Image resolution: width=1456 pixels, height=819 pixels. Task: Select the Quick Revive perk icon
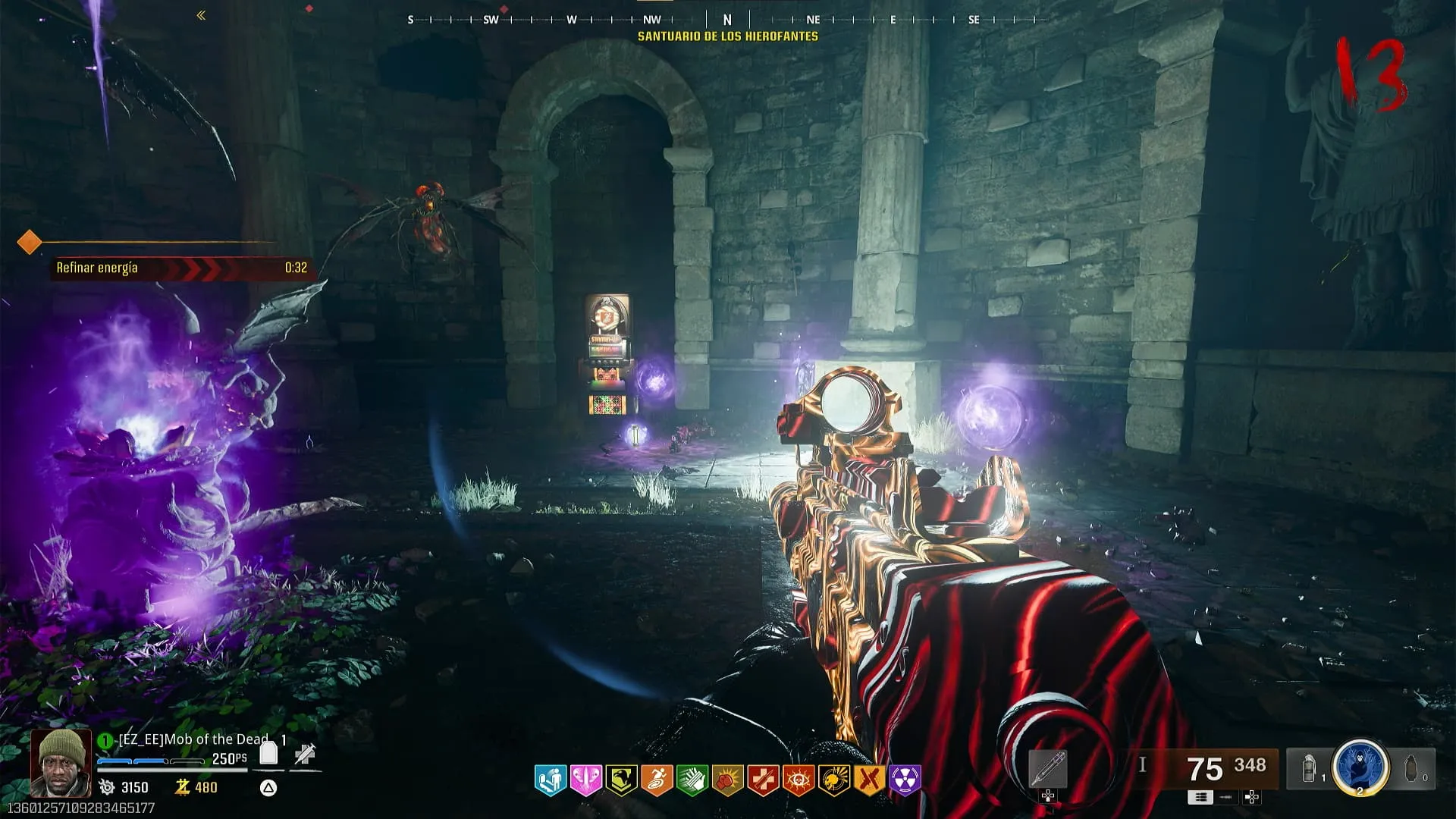[x=550, y=779]
